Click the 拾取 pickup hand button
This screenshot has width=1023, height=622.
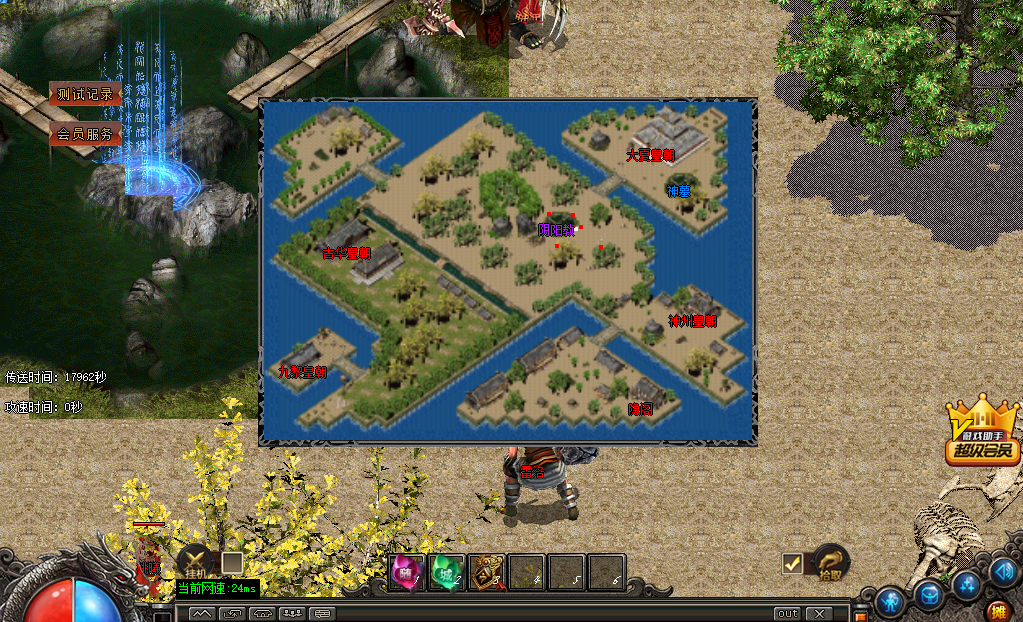point(830,563)
